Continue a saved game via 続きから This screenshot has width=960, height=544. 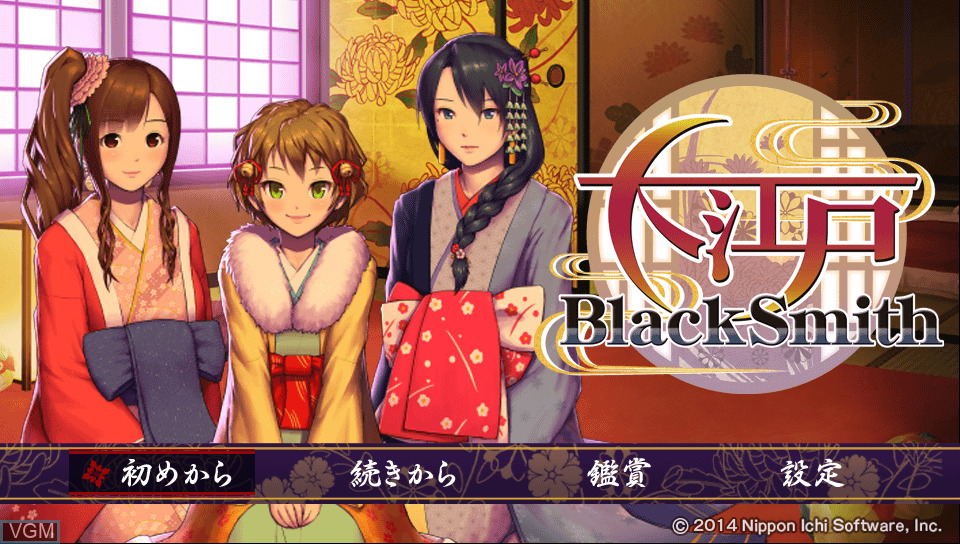tap(405, 473)
